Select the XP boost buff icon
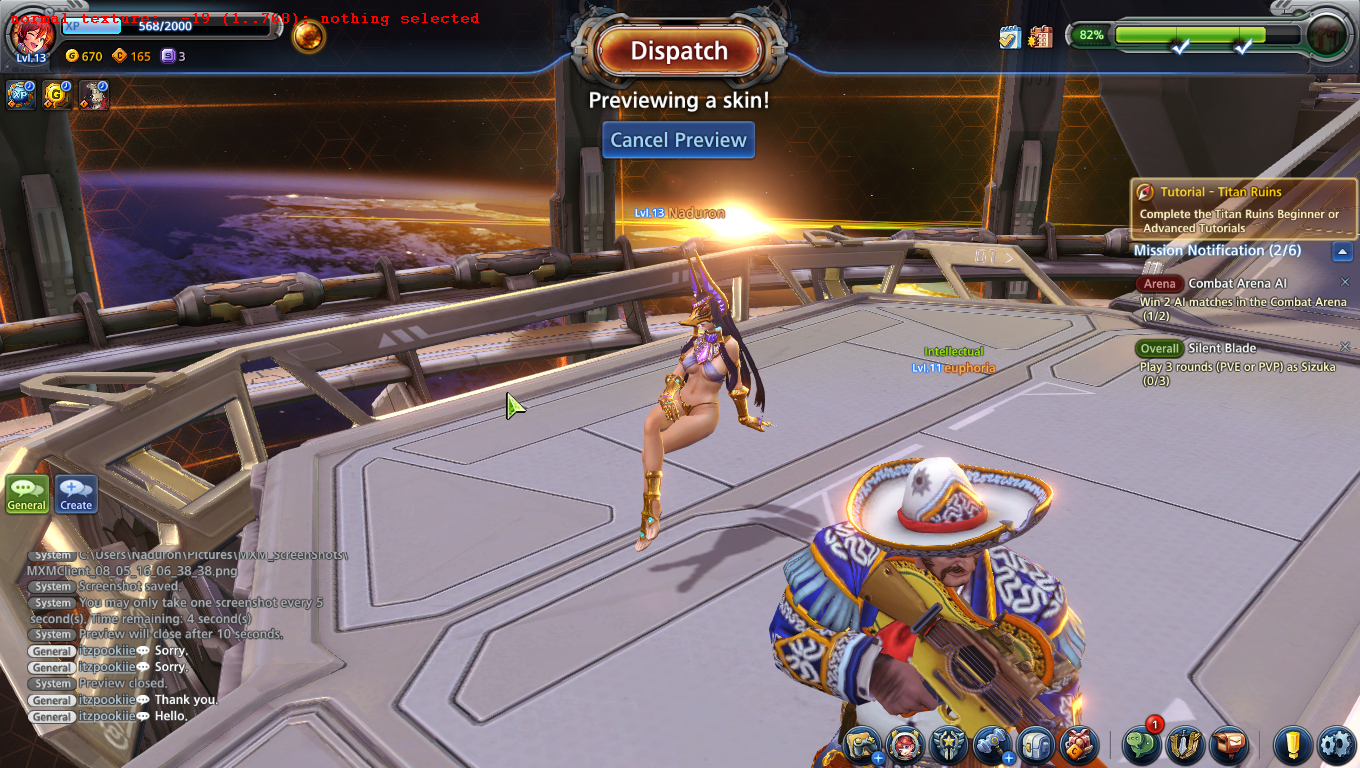 pos(20,95)
